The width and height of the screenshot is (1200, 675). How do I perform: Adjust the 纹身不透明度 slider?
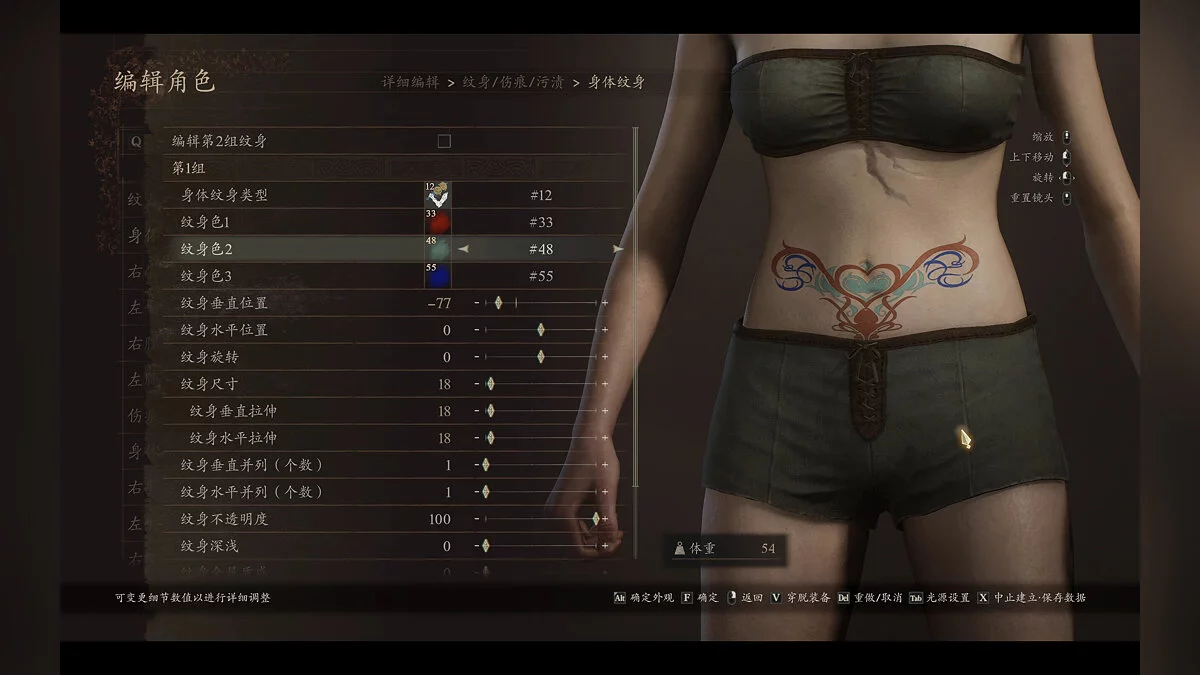596,519
